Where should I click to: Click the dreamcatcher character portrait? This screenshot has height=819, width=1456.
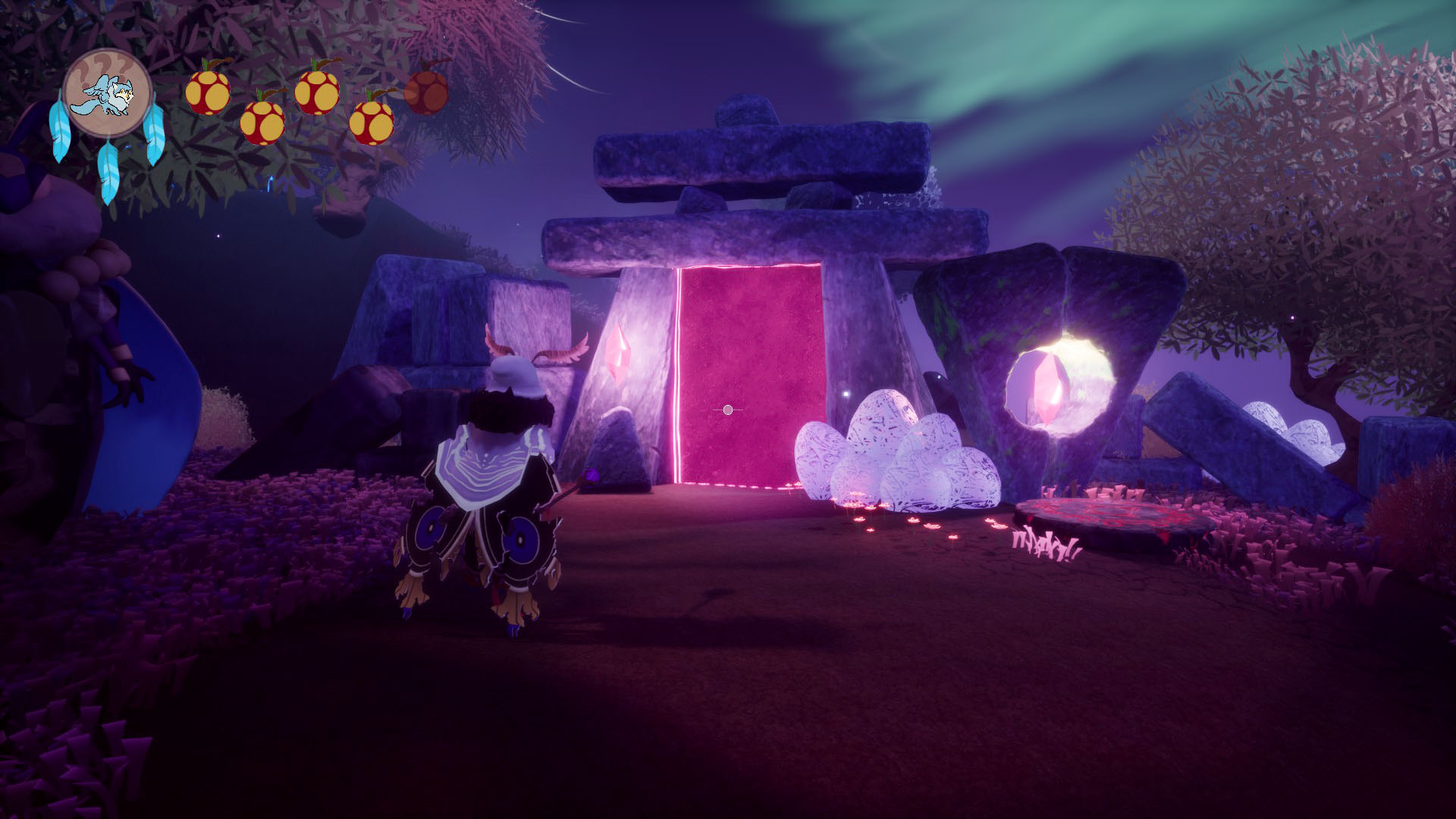coord(107,93)
